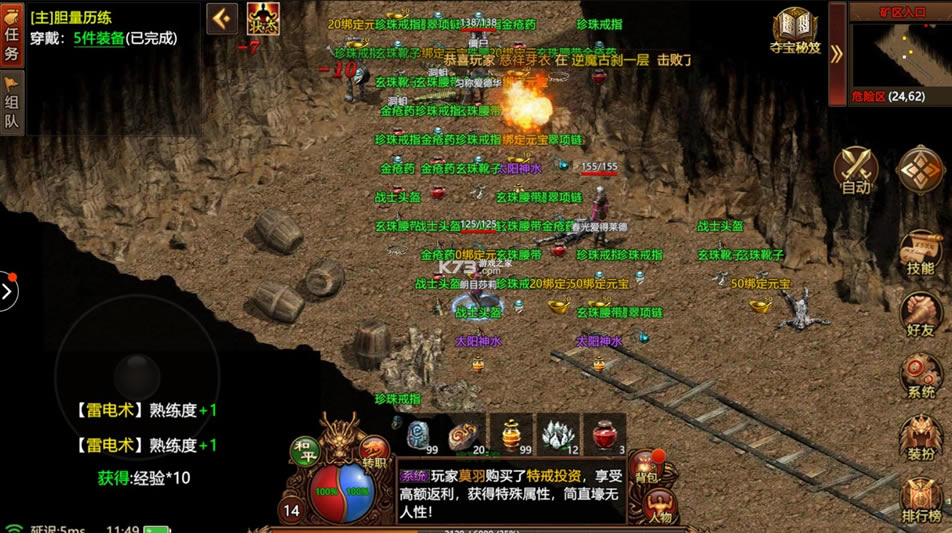
Task: Collapse the minimap with the double-arrow tab
Action: [837, 52]
